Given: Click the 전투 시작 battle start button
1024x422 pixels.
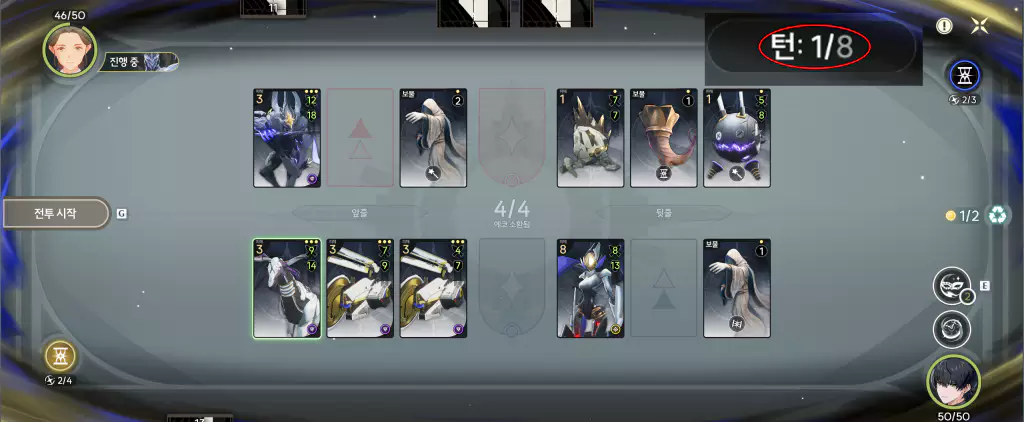Looking at the screenshot, I should click(x=56, y=213).
